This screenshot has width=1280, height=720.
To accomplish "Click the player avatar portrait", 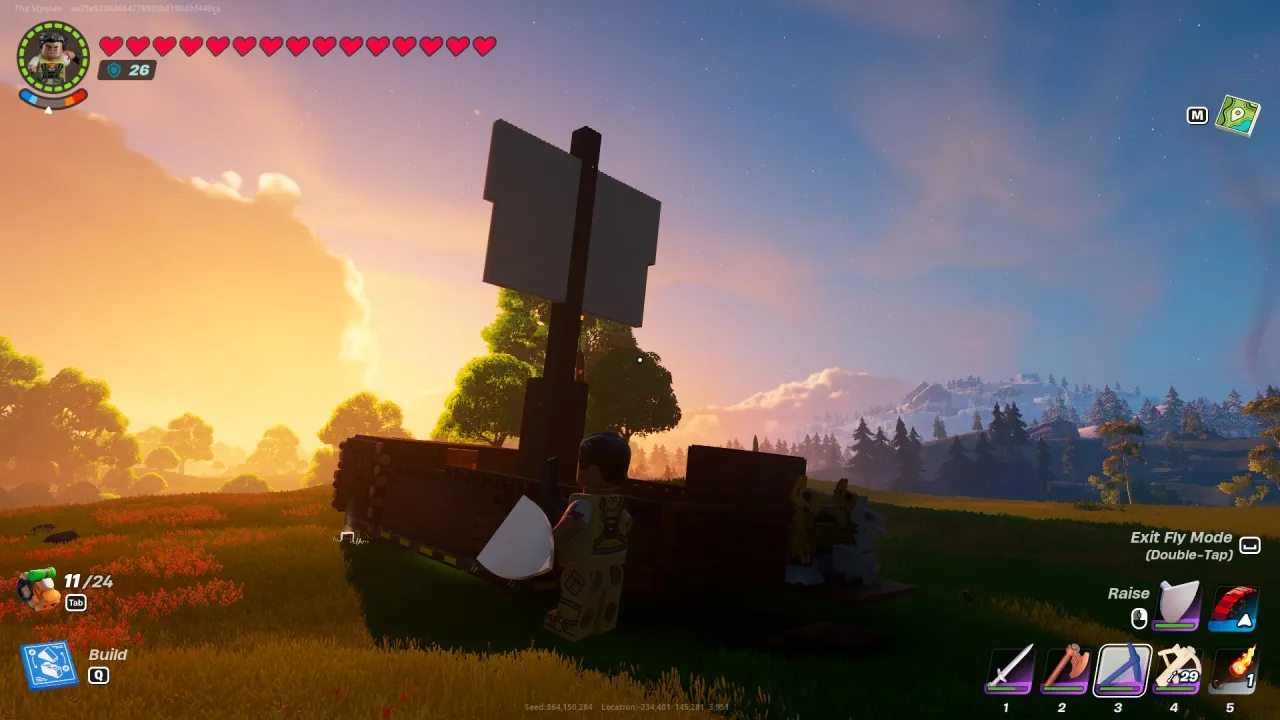I will click(x=52, y=52).
